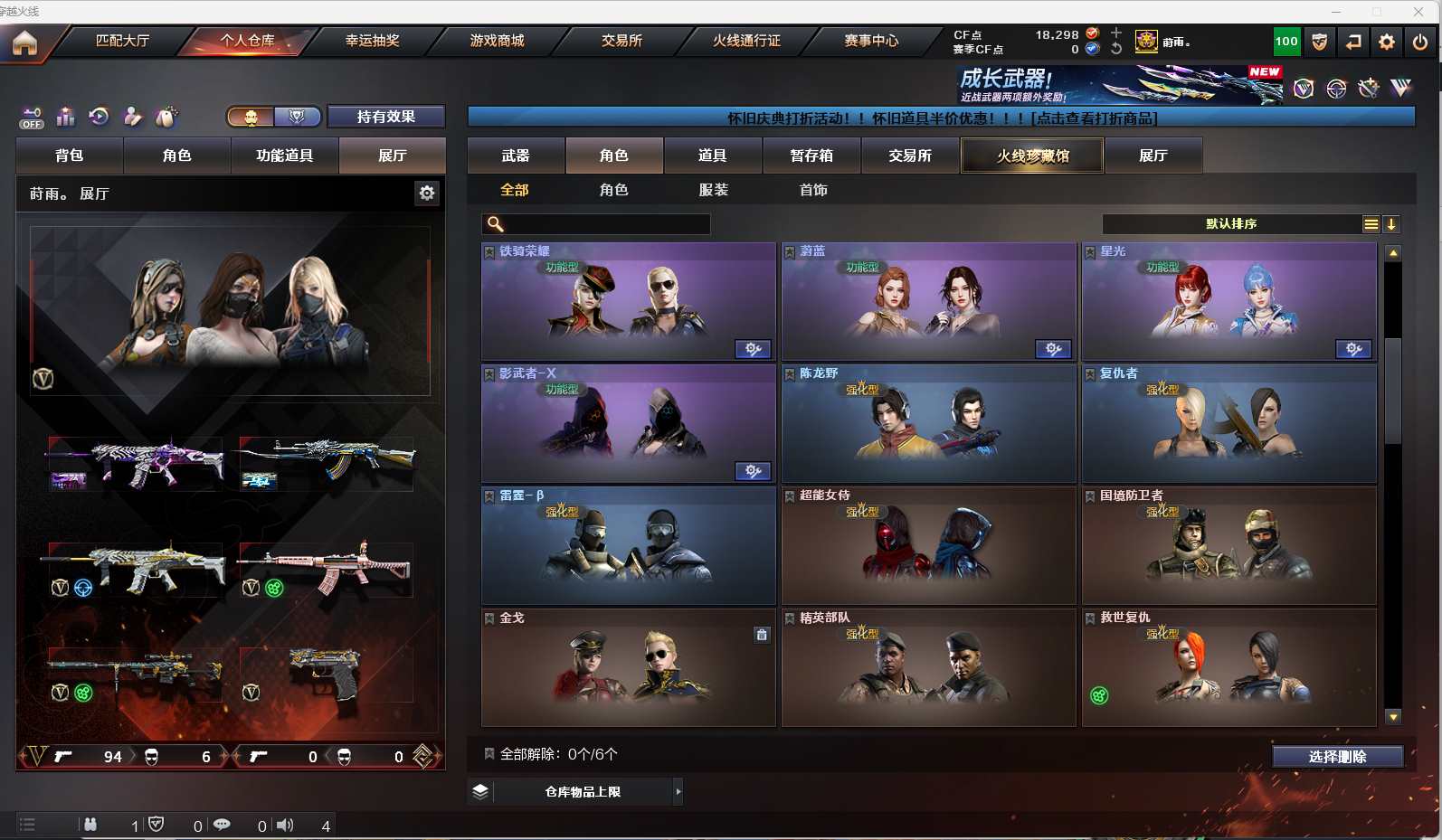Open the 匹配大厅 matchmaking lobby
Viewport: 1442px width, 840px height.
(x=122, y=41)
